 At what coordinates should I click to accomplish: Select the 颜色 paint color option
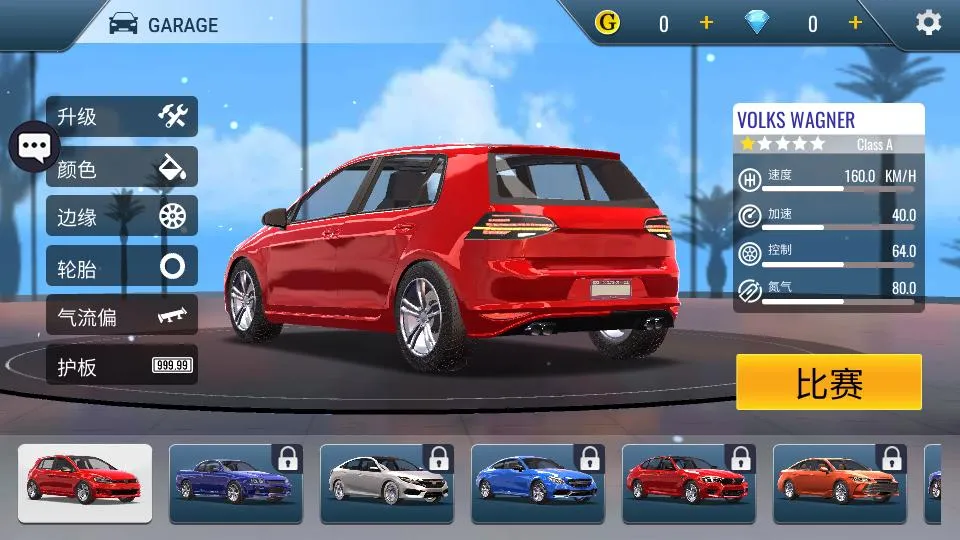[121, 167]
